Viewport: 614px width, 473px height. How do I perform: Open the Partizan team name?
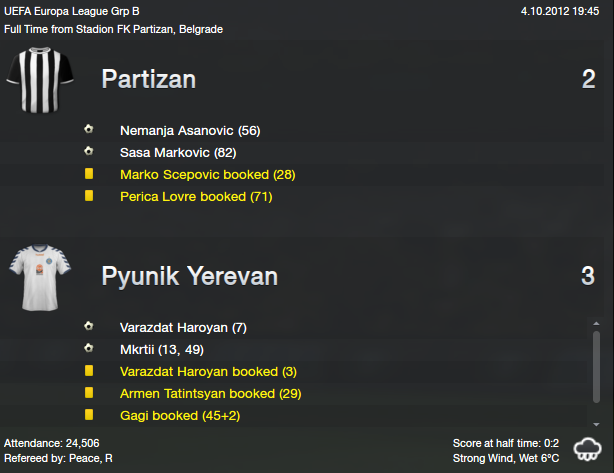coord(162,80)
